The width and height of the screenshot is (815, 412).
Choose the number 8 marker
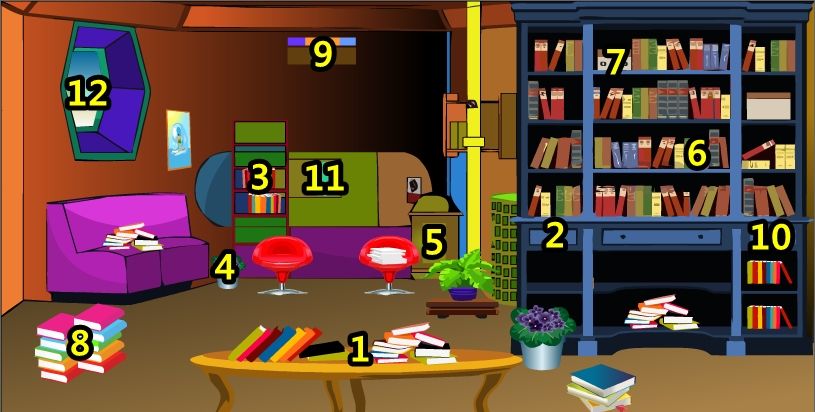79,345
